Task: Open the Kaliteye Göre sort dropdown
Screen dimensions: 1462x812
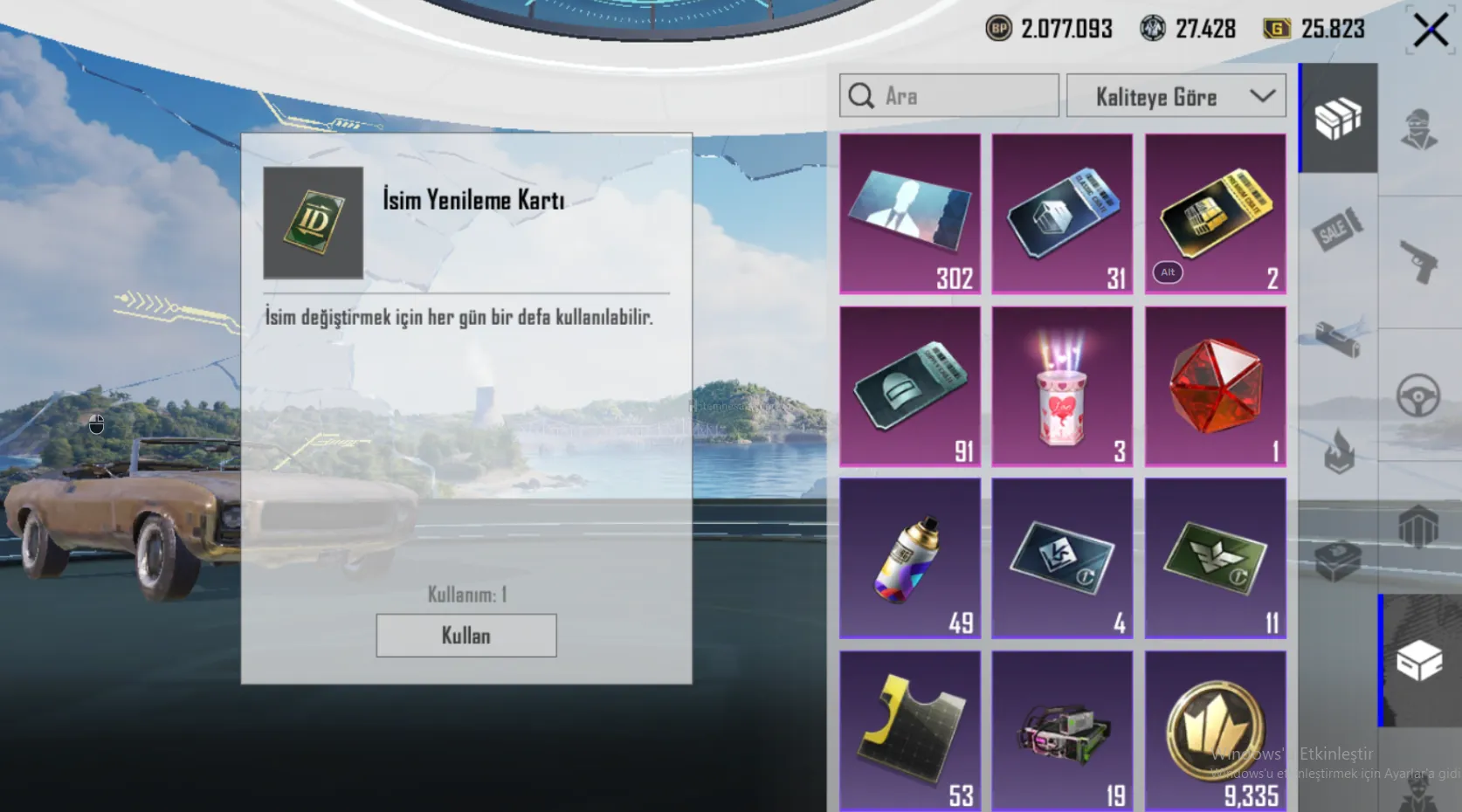Action: (x=1176, y=96)
